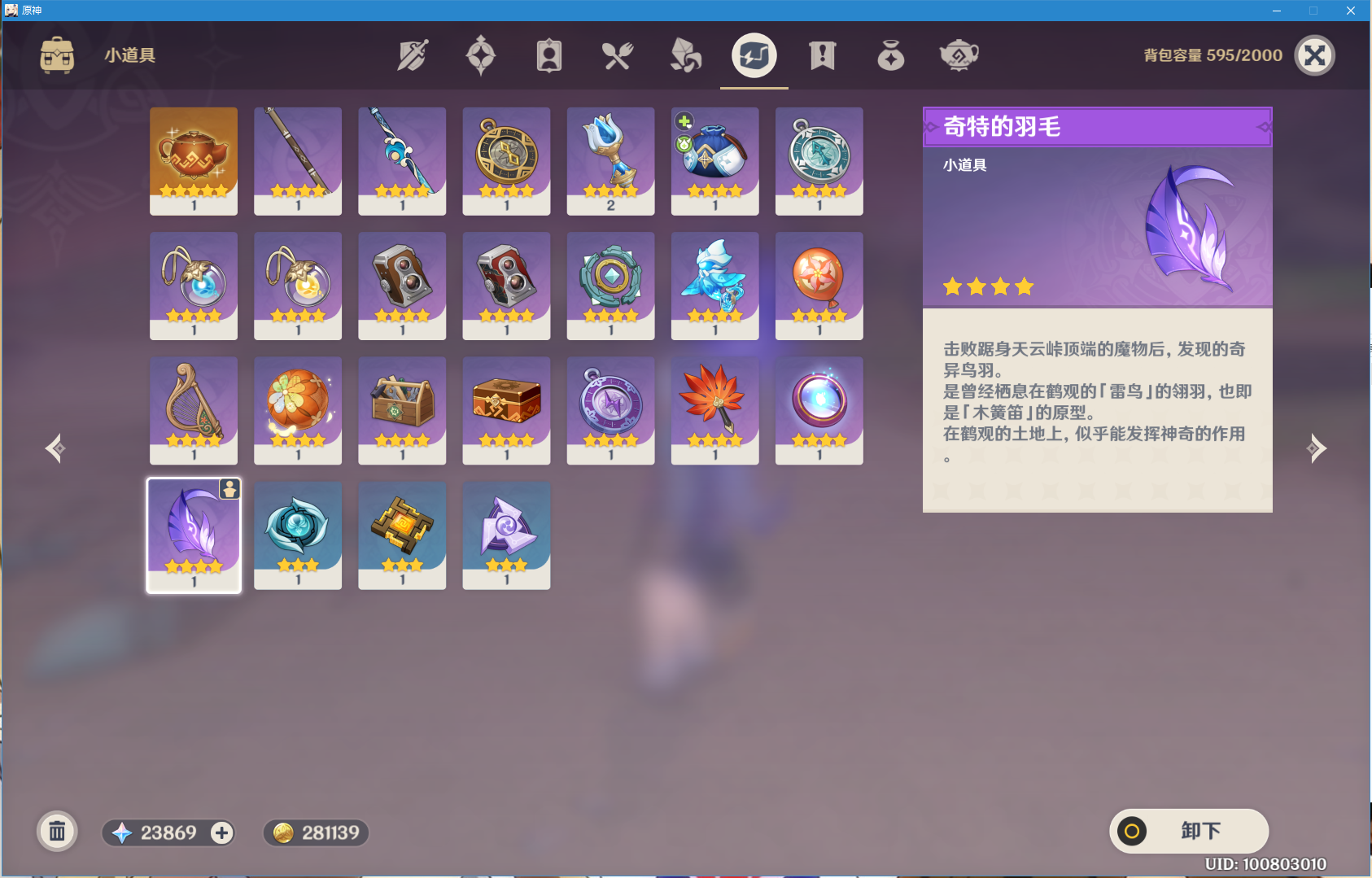The height and width of the screenshot is (878, 1372).
Task: Select the NRE portable nutrient bag
Action: coord(714,160)
